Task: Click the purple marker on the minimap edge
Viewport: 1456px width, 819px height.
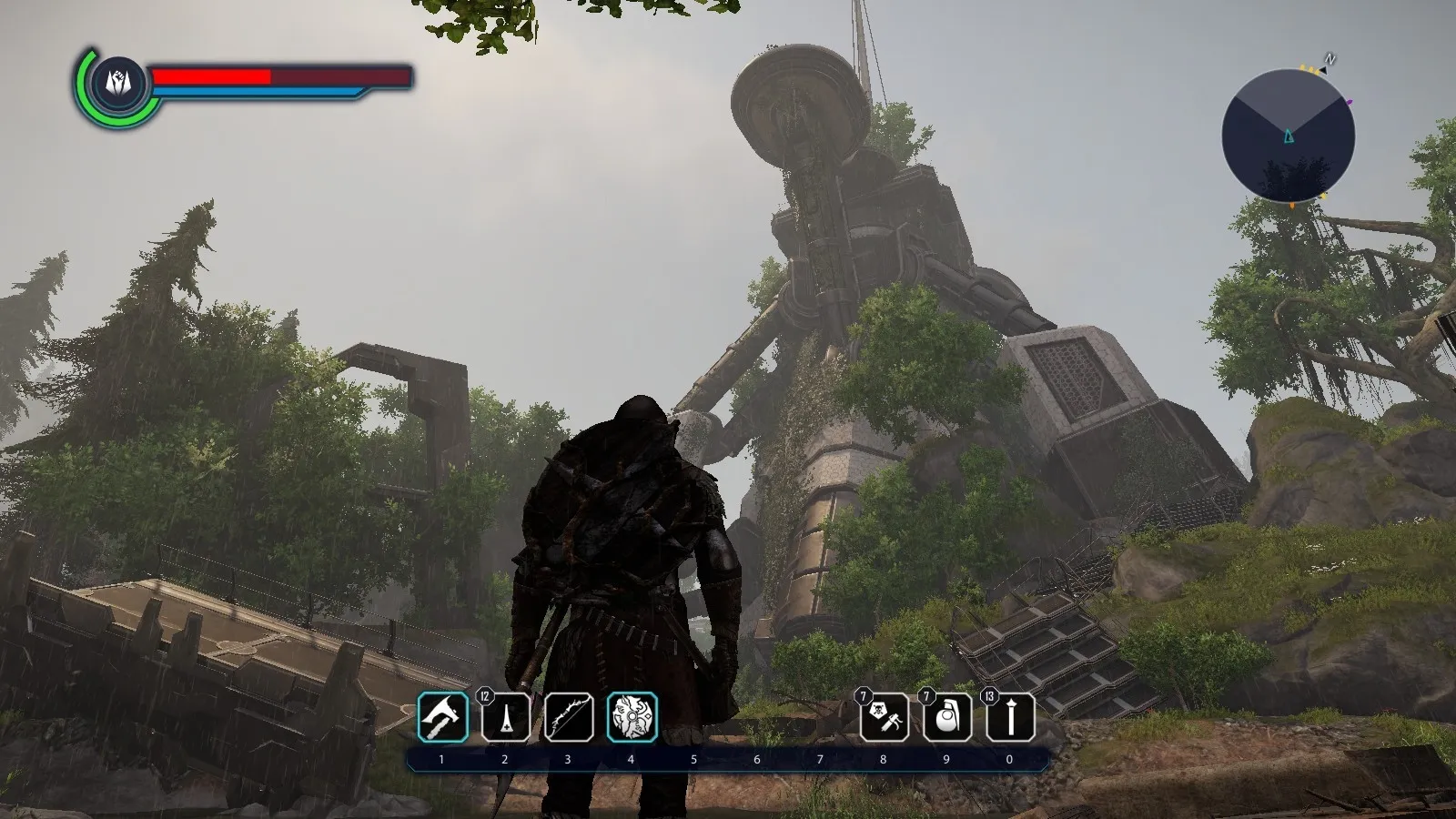Action: pos(1349,103)
